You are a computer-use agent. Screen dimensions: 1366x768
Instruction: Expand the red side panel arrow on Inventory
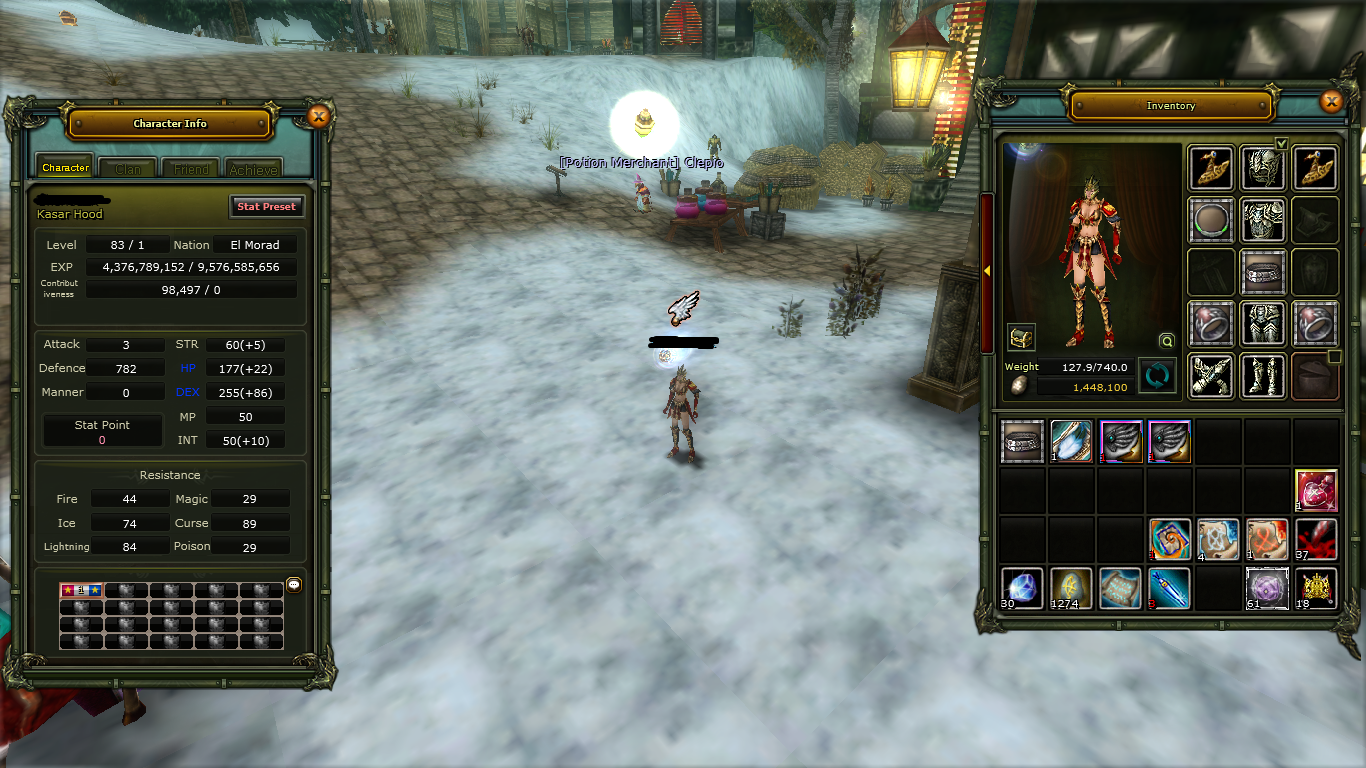(x=987, y=271)
